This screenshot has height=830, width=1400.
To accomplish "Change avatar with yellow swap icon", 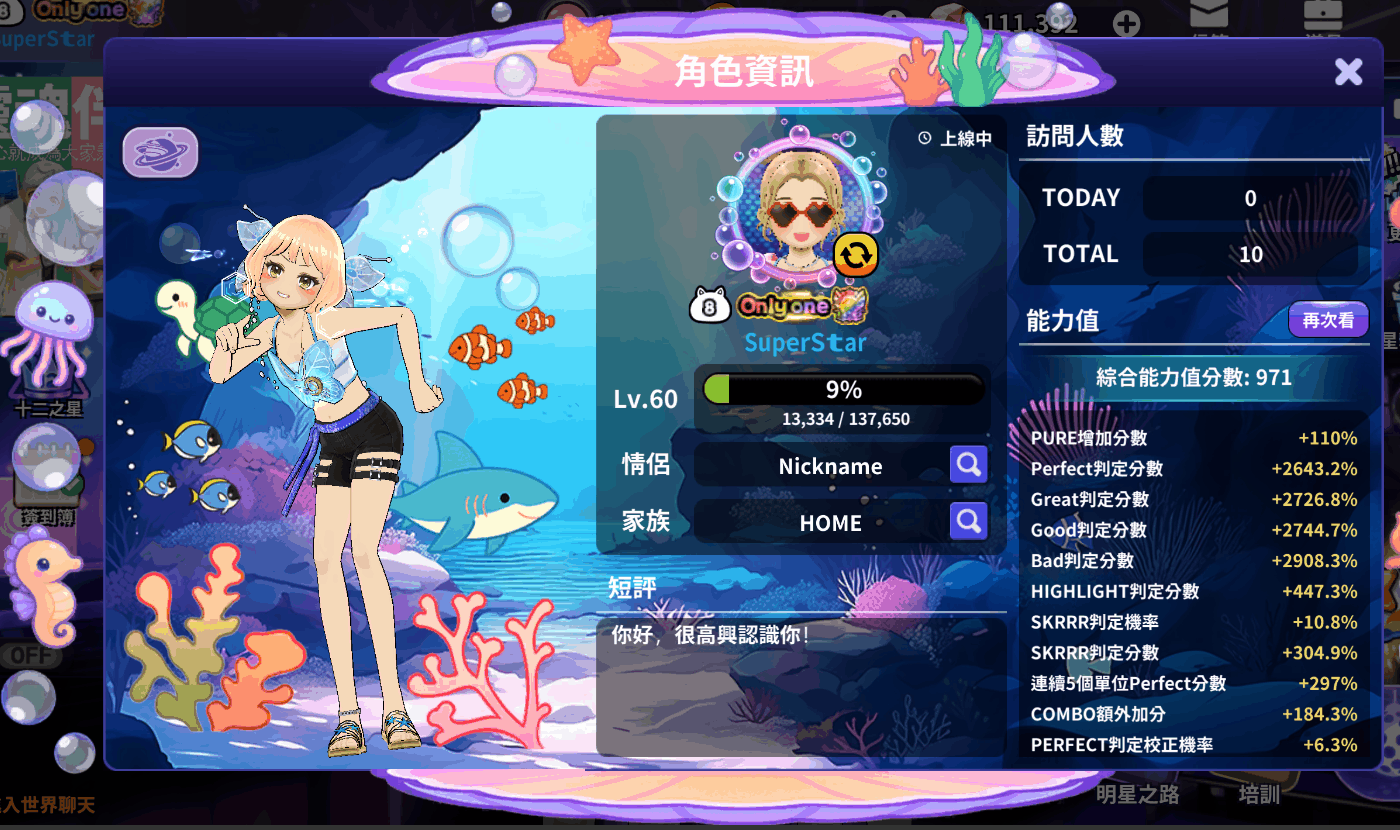I will pyautogui.click(x=855, y=254).
